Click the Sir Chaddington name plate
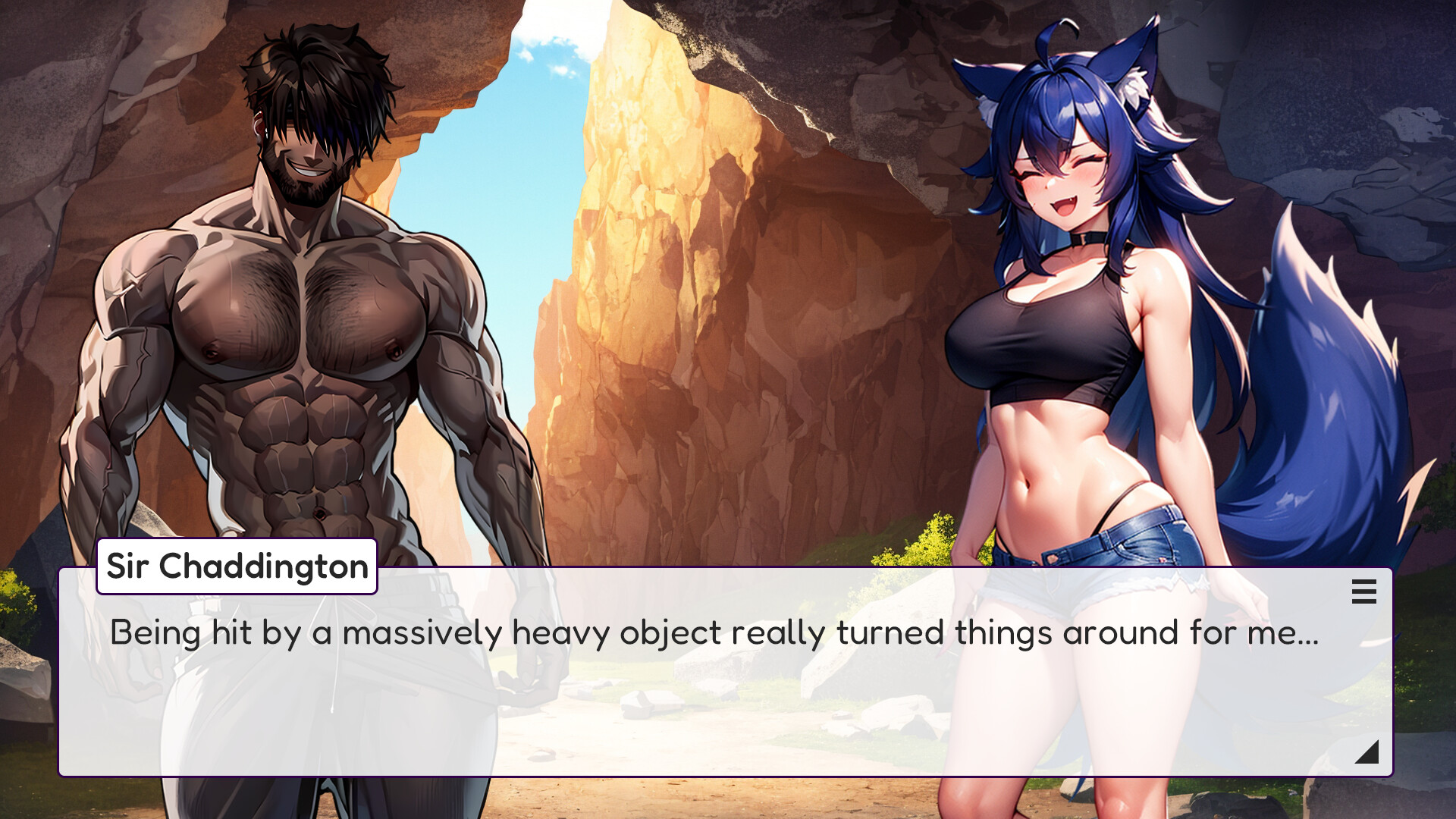Image resolution: width=1456 pixels, height=819 pixels. pos(235,565)
